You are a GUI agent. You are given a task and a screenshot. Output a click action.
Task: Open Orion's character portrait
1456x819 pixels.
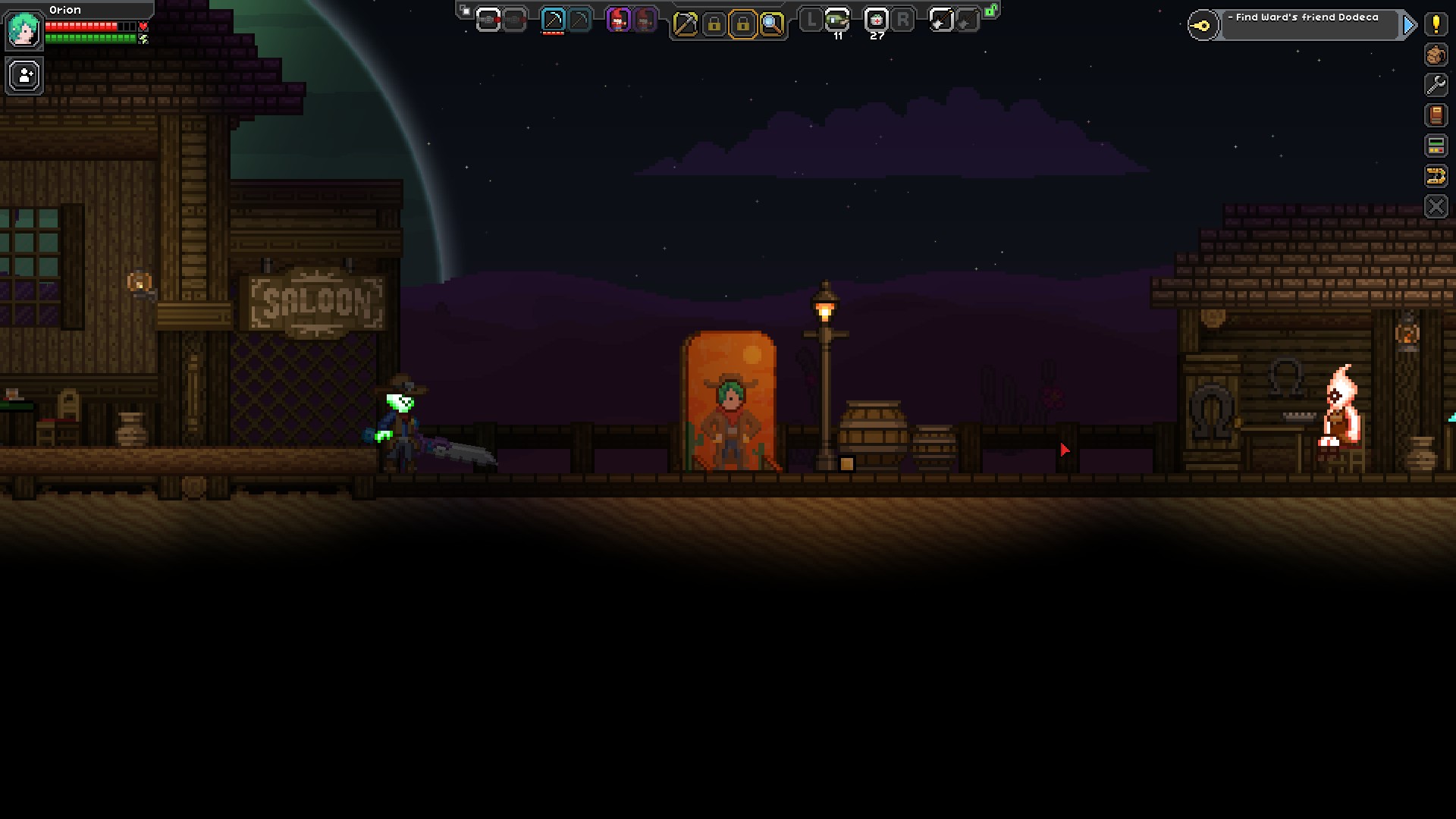coord(23,29)
